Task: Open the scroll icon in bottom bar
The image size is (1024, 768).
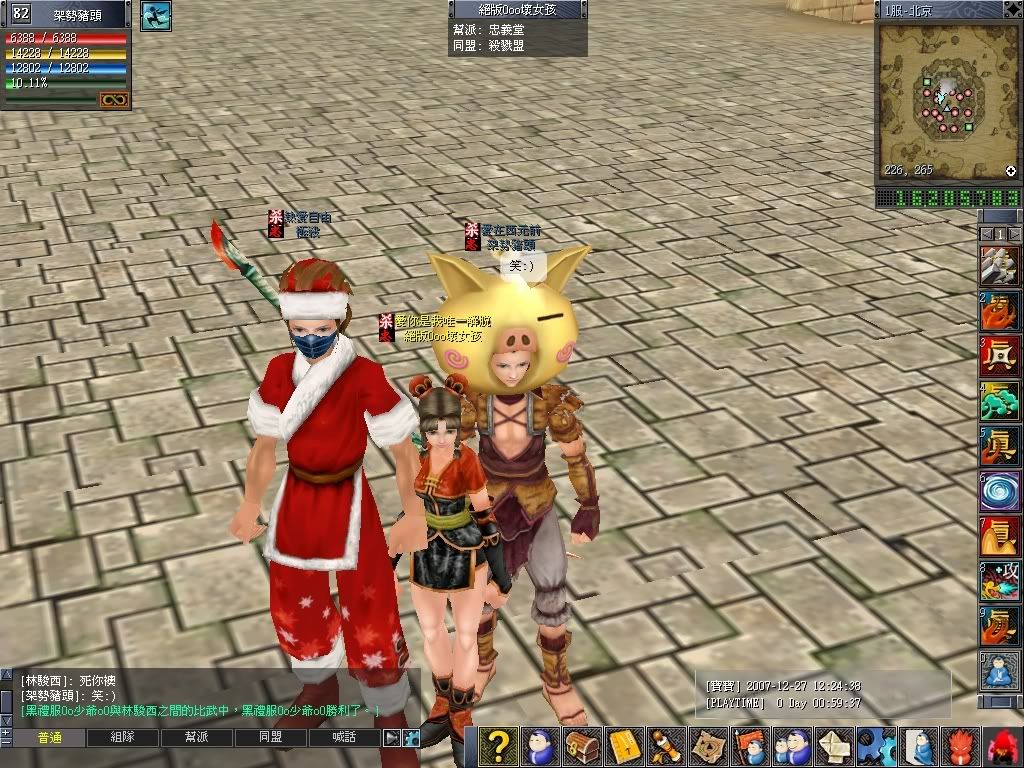Action: 665,746
